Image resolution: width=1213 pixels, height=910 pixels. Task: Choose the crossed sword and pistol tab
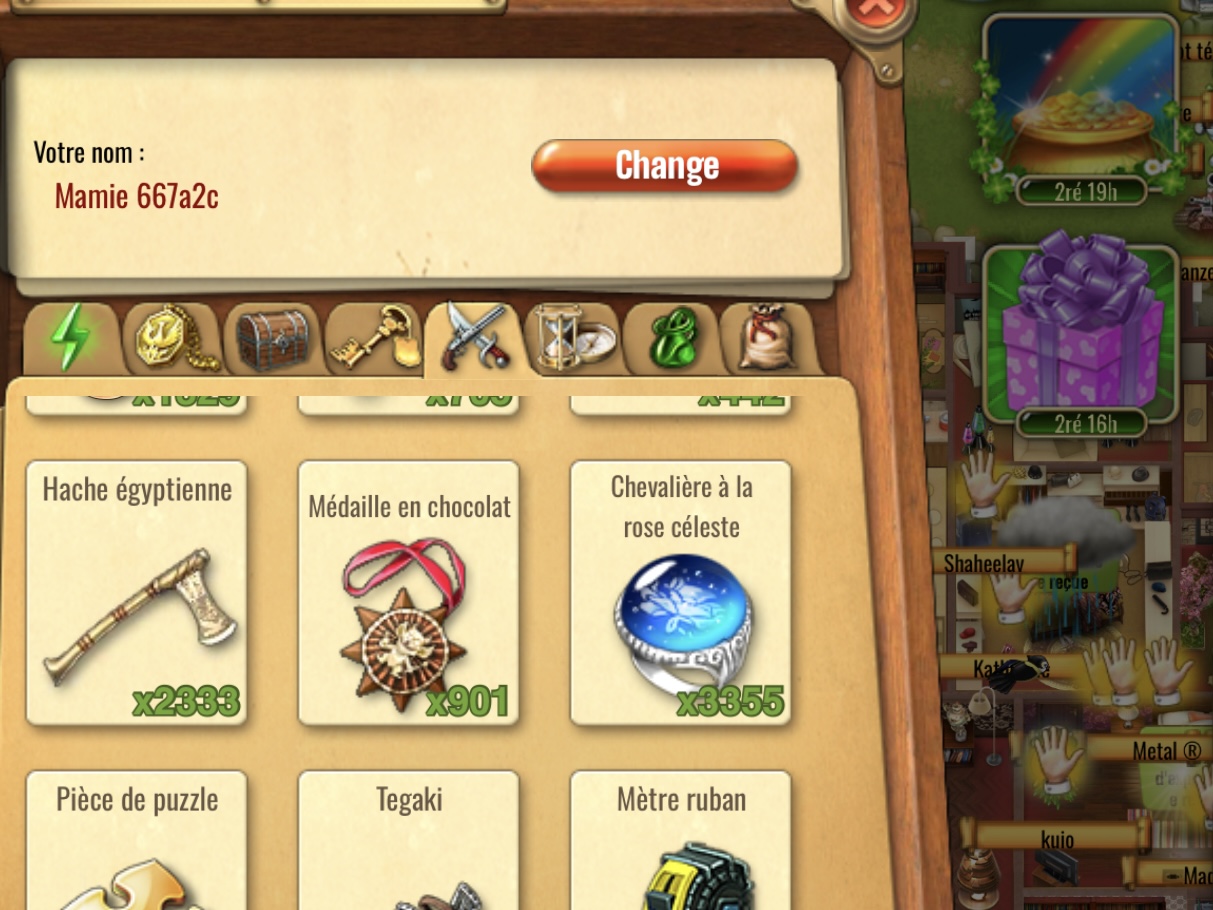(x=473, y=338)
